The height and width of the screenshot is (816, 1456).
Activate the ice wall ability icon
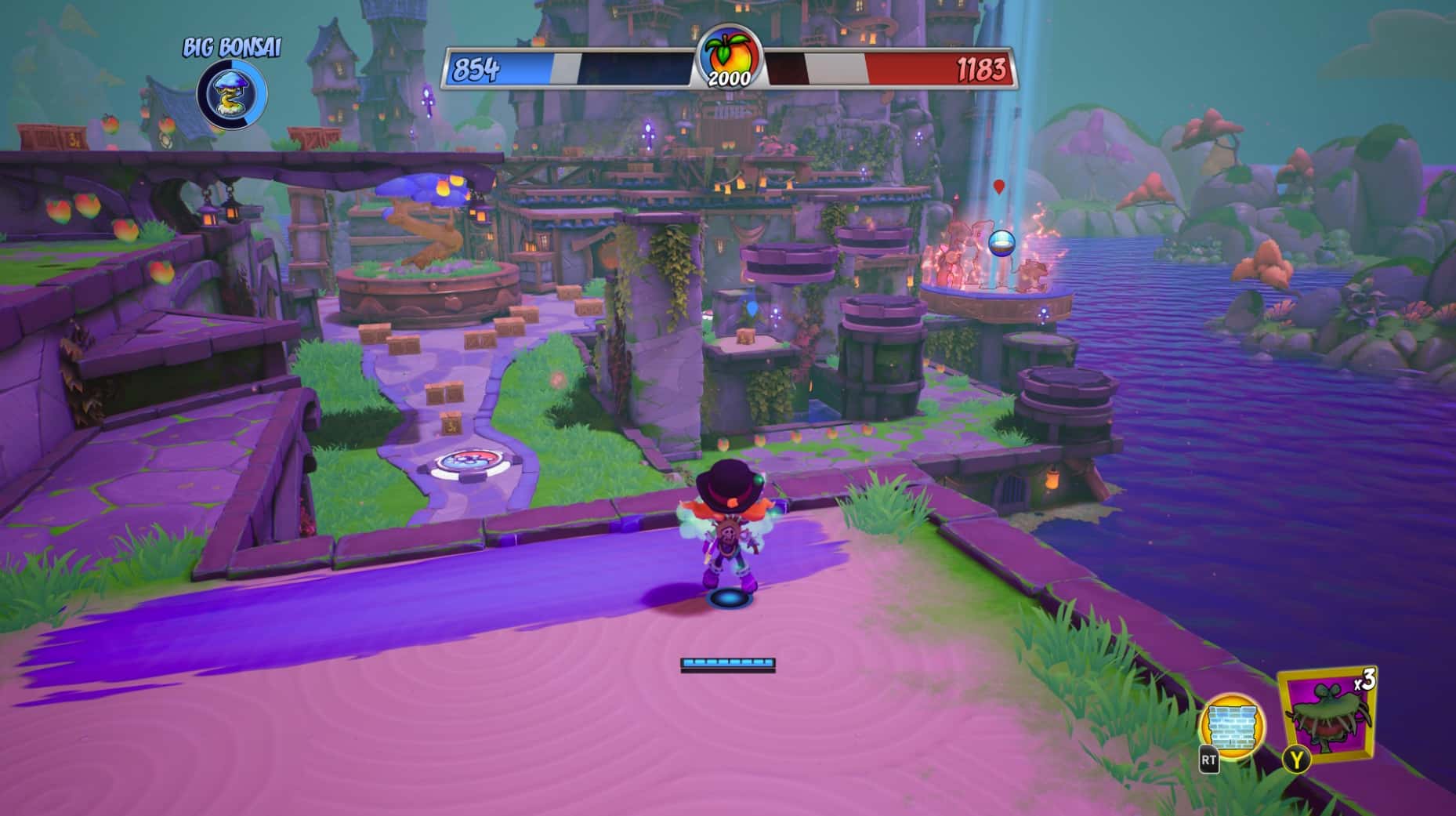(1233, 724)
